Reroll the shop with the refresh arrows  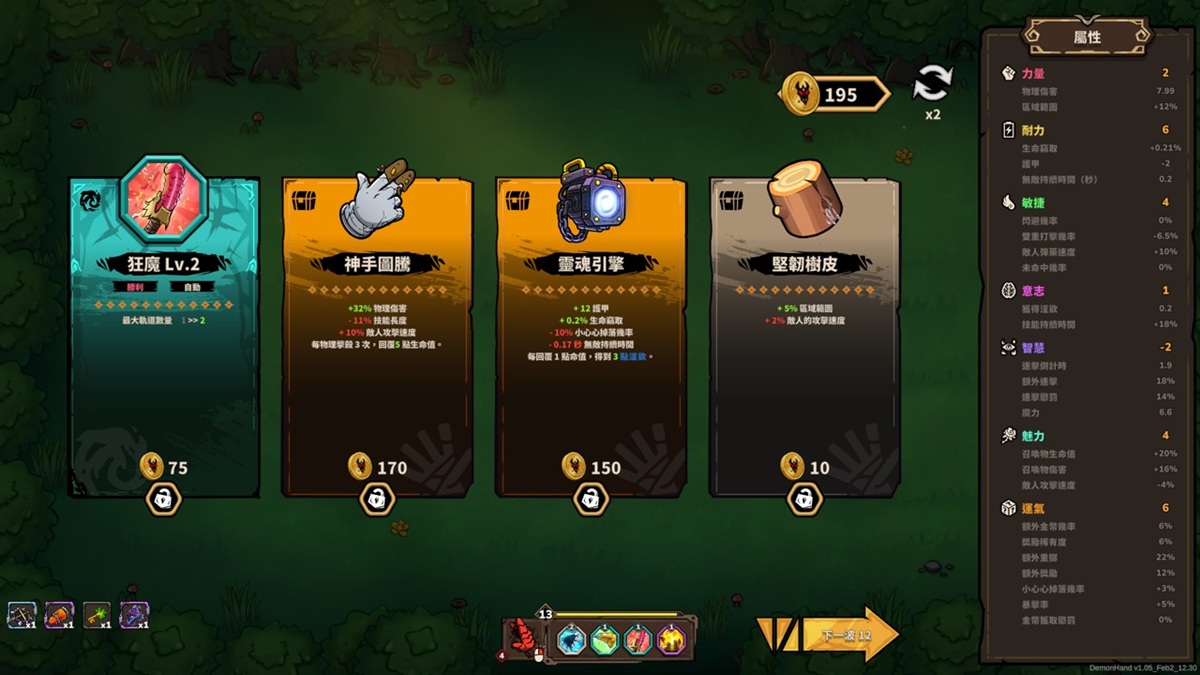[x=932, y=84]
